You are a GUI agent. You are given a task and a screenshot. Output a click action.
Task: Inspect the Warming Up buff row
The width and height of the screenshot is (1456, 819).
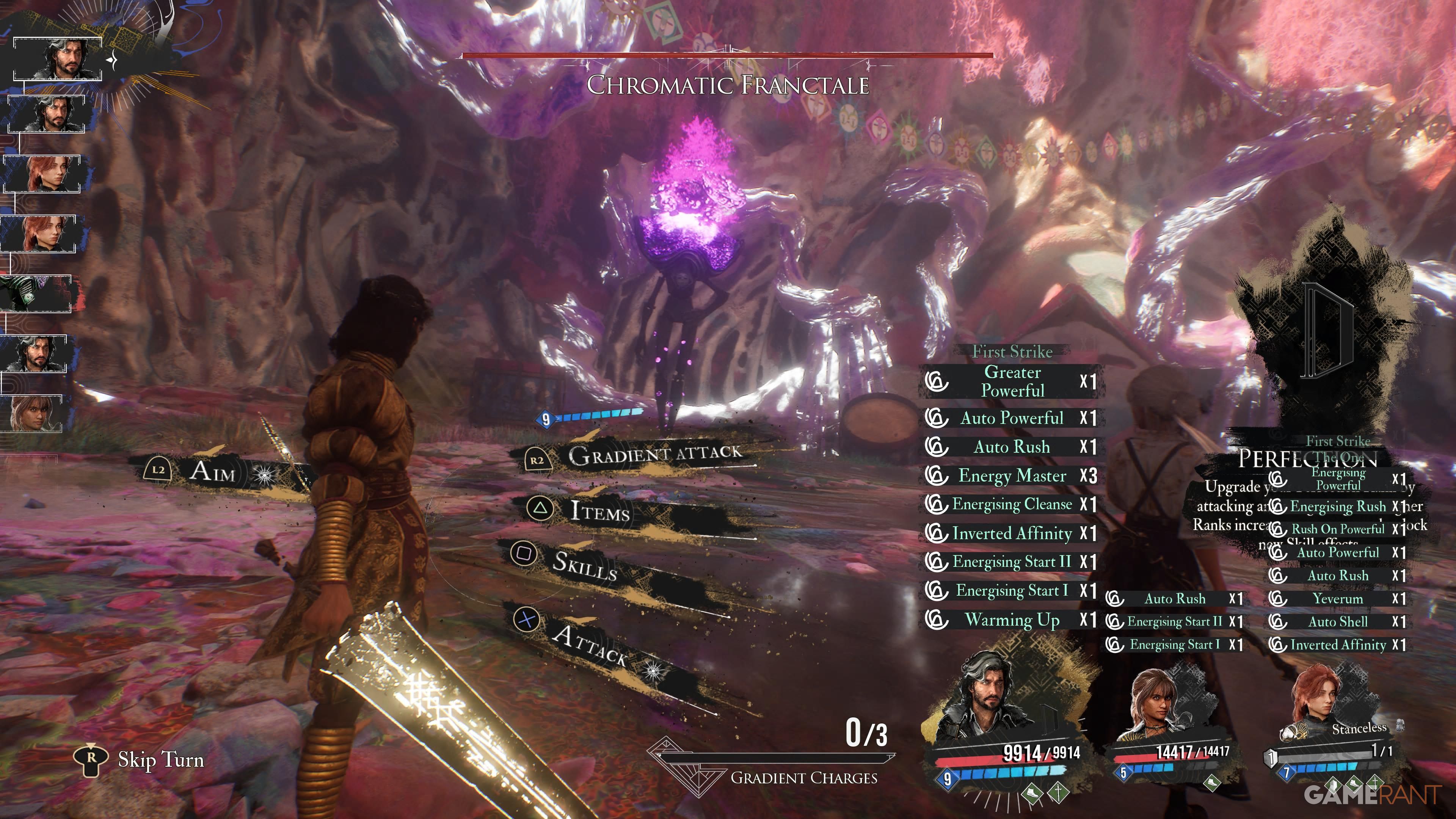[x=1011, y=620]
